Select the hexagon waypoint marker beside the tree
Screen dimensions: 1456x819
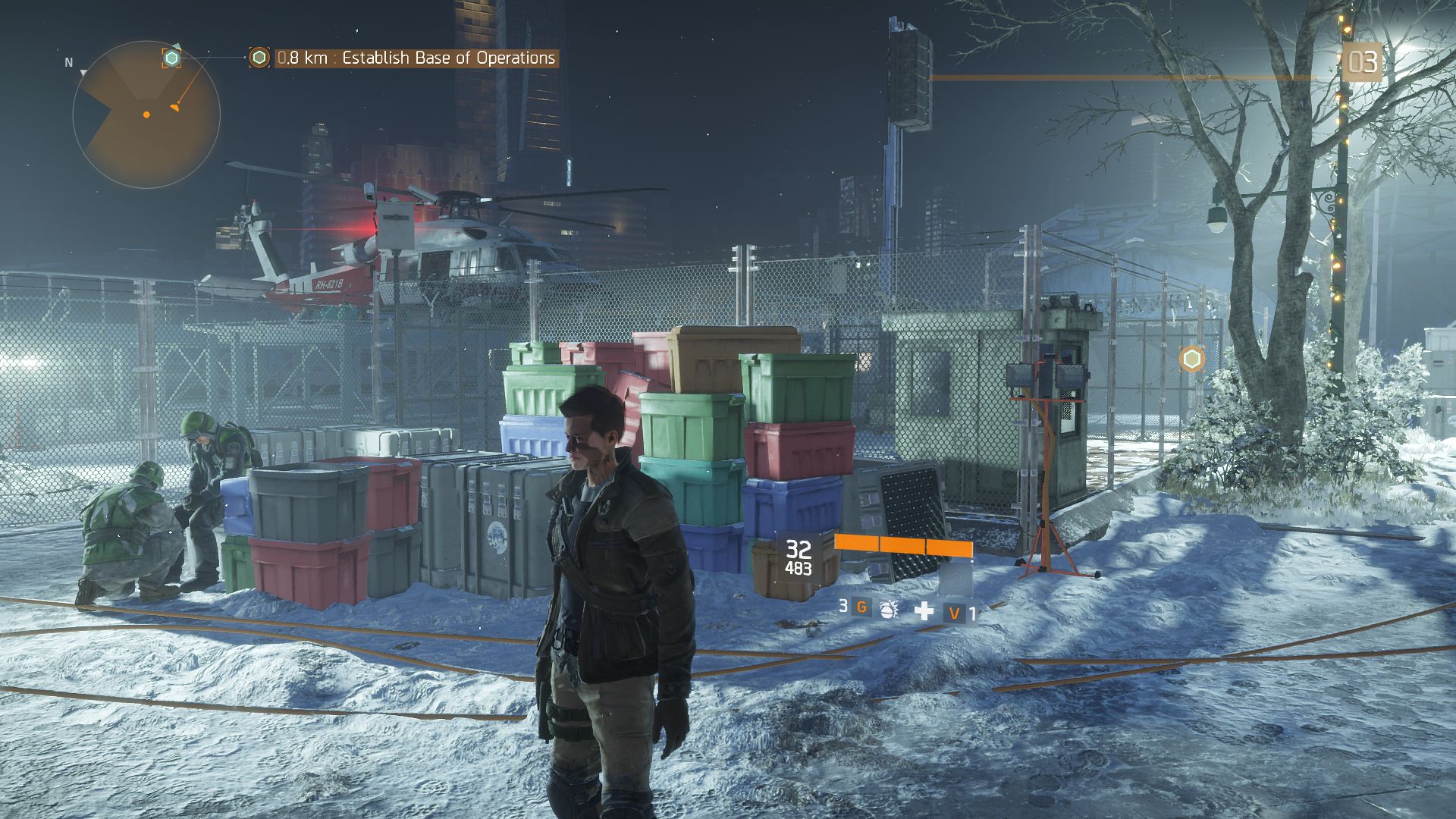pos(1192,359)
